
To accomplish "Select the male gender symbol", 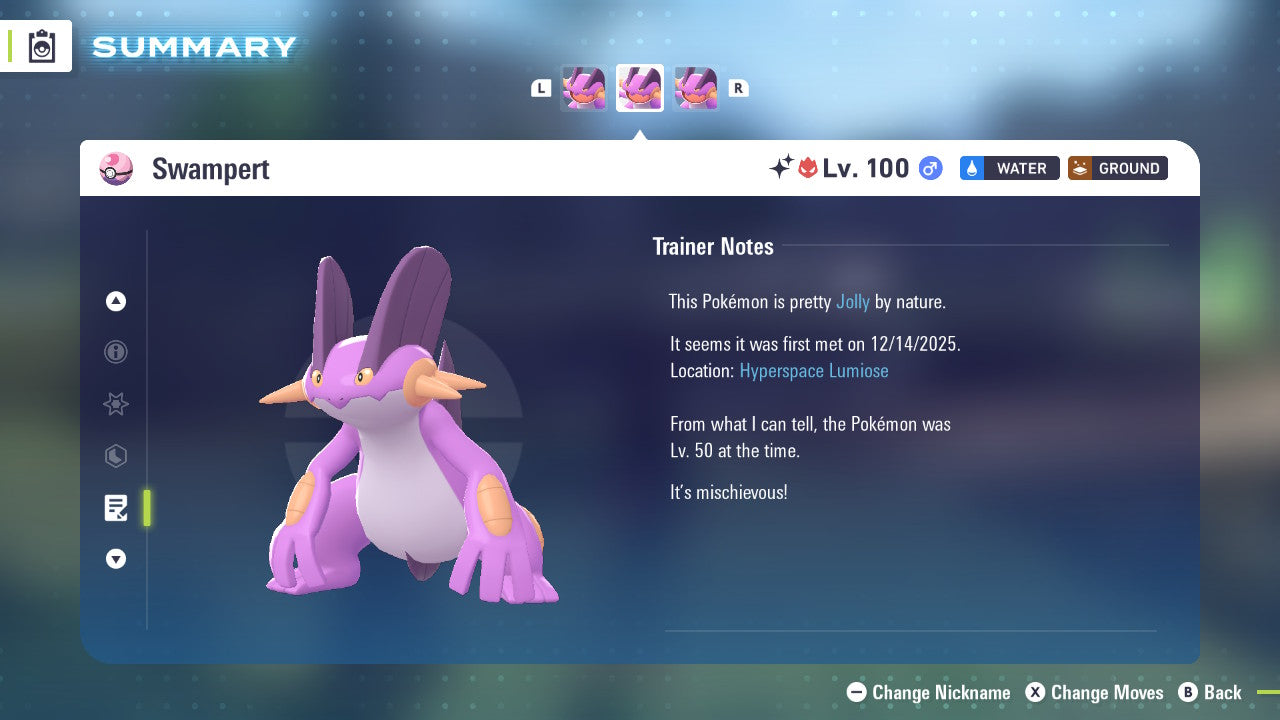I will [930, 169].
